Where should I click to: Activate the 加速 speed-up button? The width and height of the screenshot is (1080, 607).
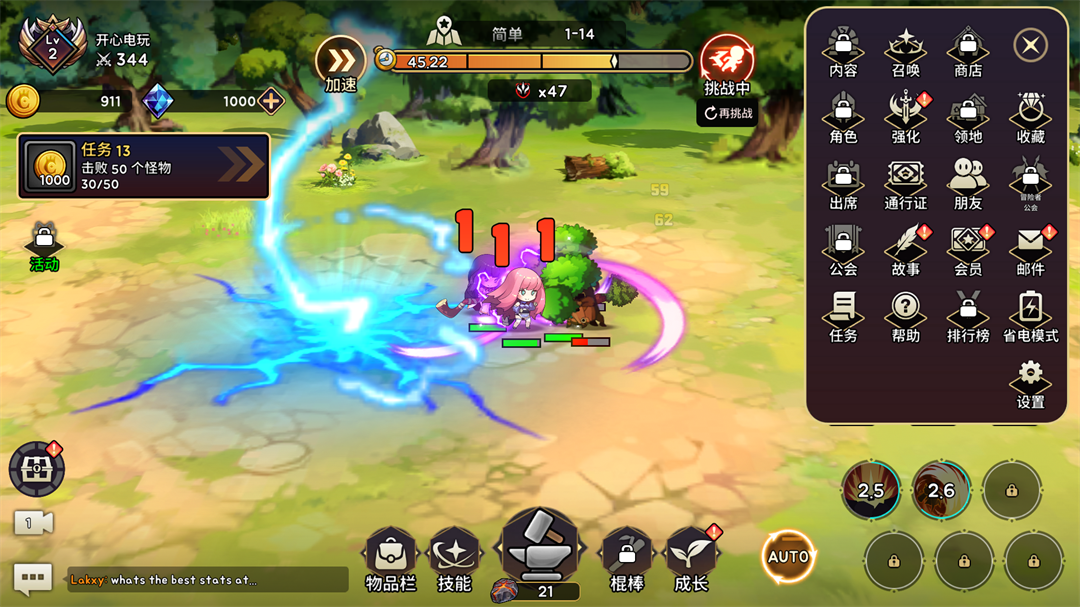click(x=341, y=64)
